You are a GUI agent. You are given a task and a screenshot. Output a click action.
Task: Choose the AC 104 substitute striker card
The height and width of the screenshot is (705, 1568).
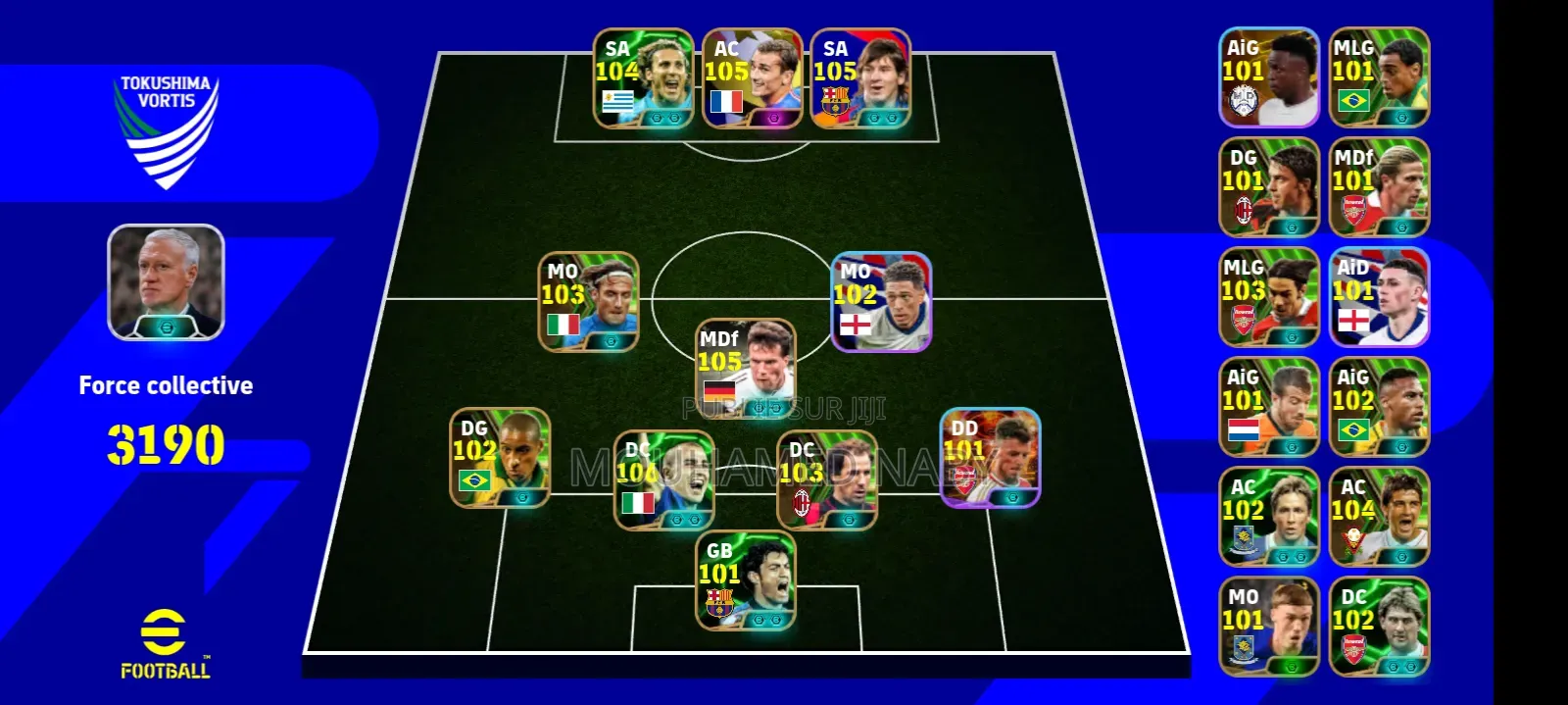1378,517
